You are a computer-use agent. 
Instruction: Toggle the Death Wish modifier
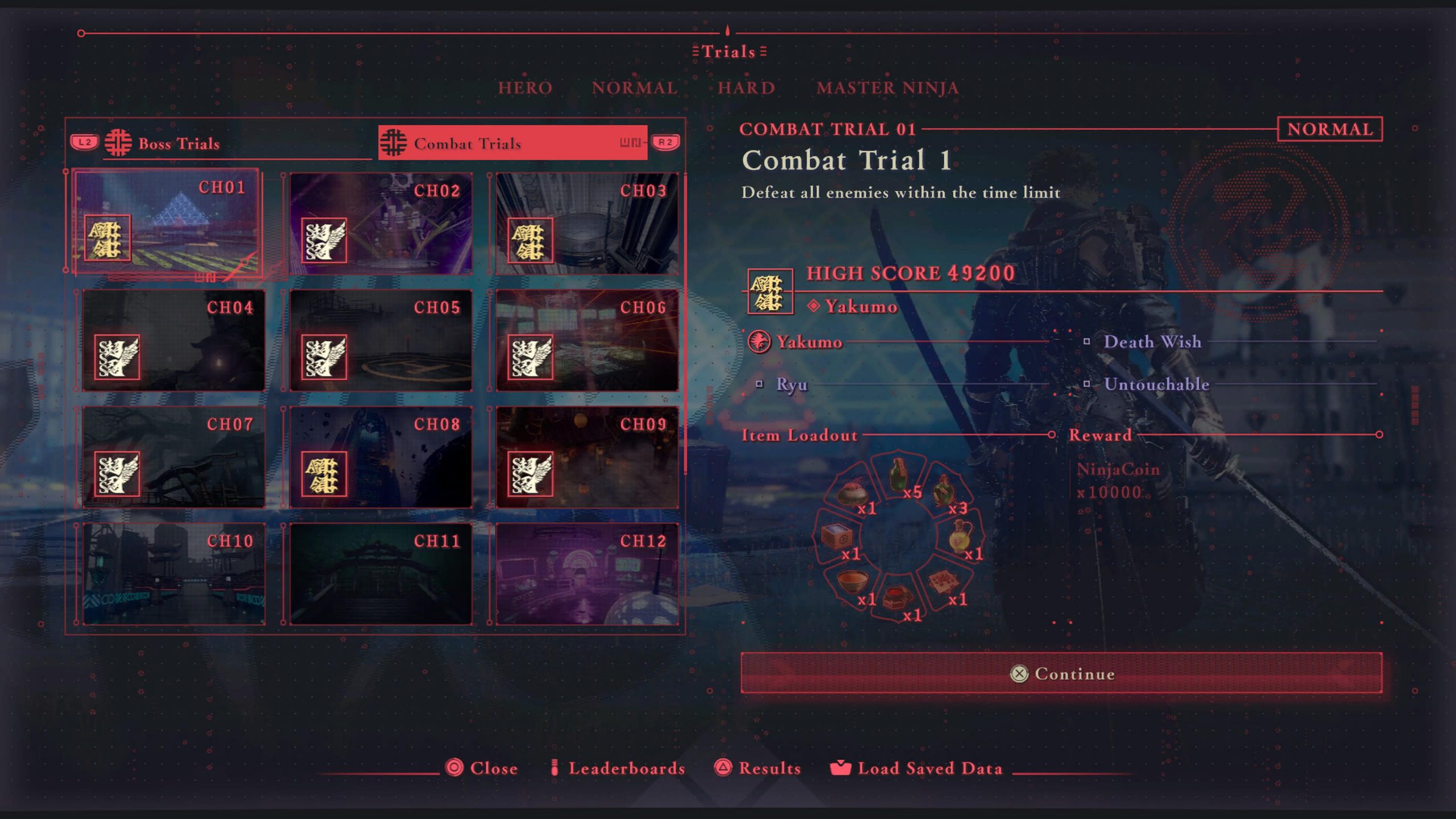[1152, 342]
